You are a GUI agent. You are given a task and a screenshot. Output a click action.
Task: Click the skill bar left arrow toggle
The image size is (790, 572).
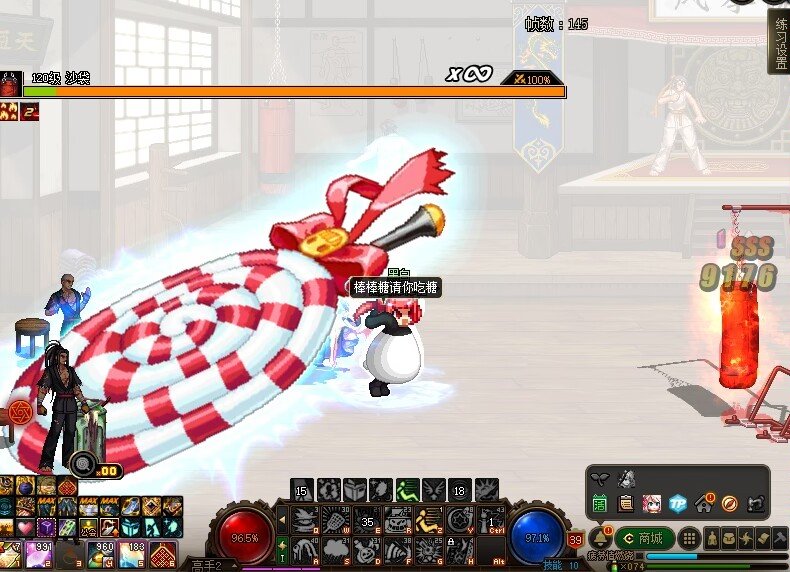(x=281, y=519)
